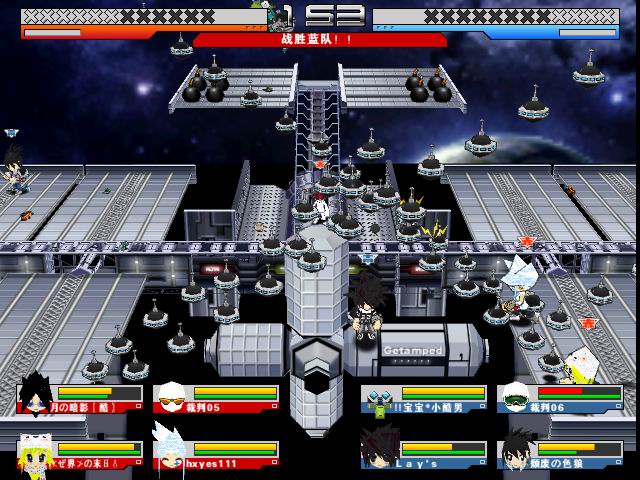Click the hxyes111 player panel
Image resolution: width=640 pixels, height=480 pixels.
[x=214, y=454]
